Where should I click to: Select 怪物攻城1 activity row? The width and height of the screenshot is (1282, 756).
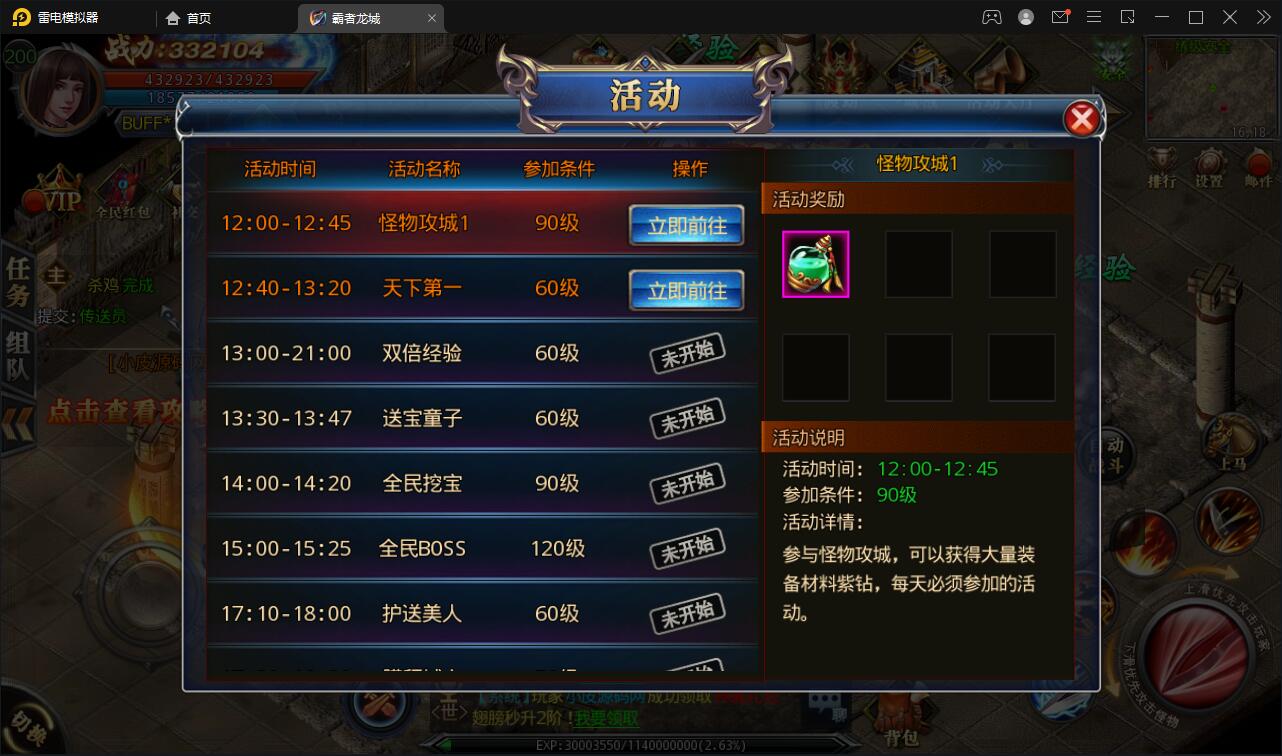pyautogui.click(x=420, y=224)
